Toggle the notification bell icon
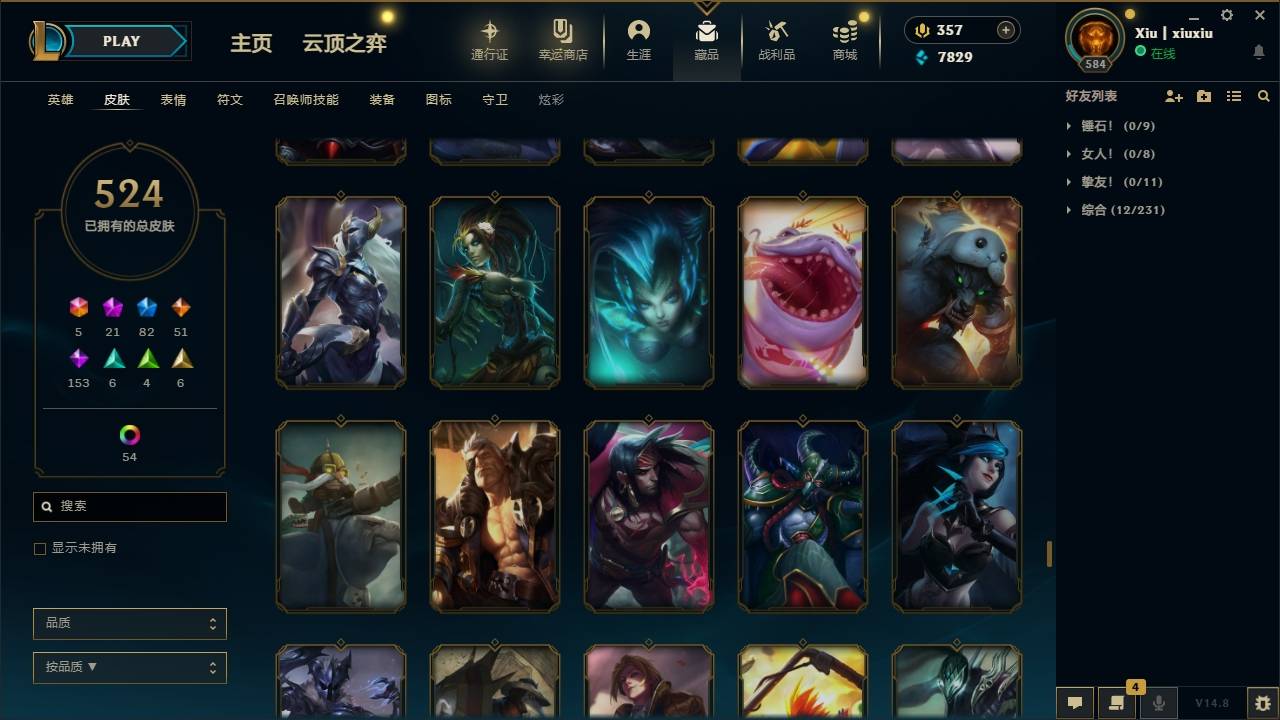1280x720 pixels. [x=1258, y=51]
